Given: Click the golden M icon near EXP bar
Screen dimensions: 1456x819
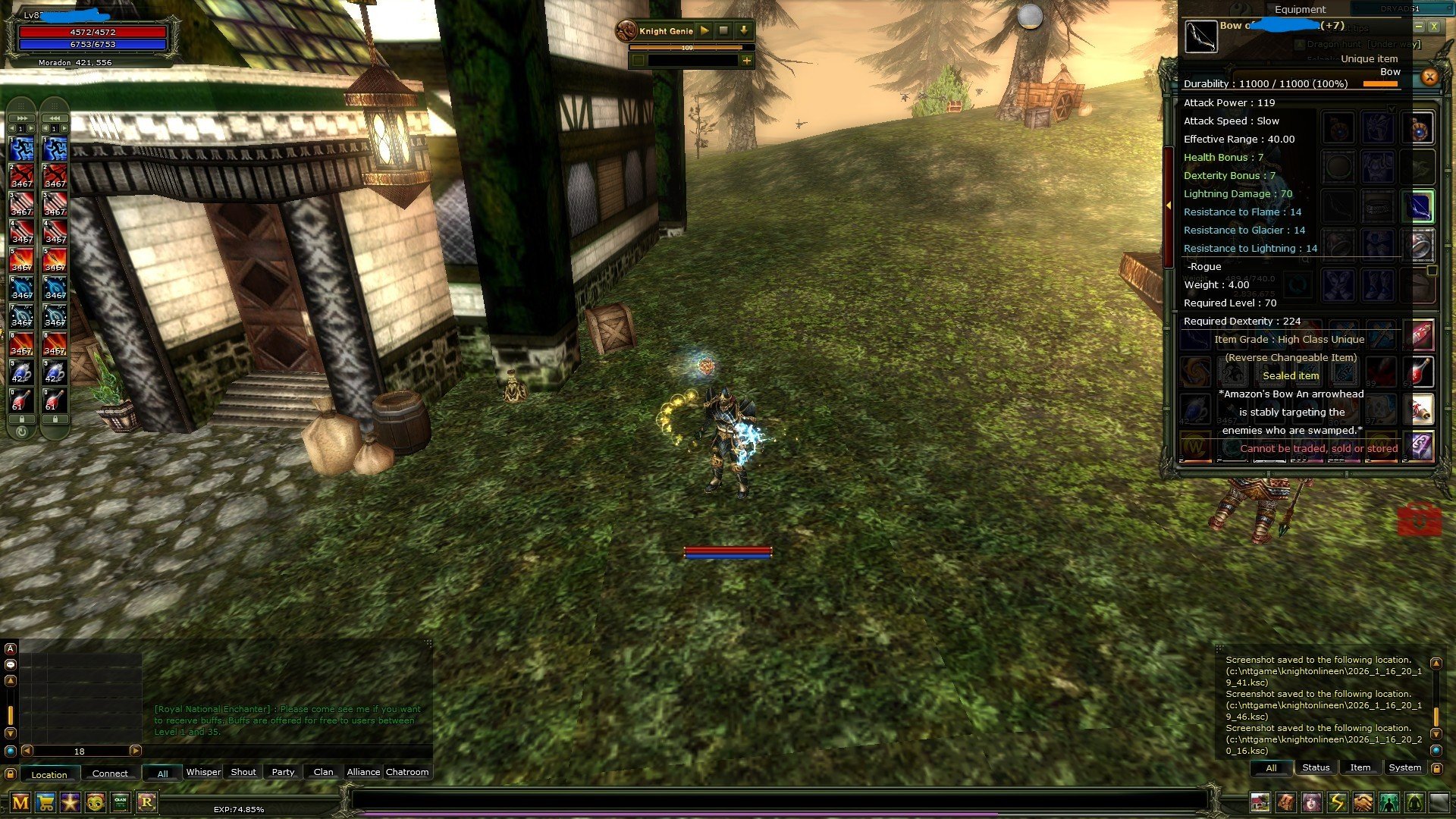Looking at the screenshot, I should [20, 802].
